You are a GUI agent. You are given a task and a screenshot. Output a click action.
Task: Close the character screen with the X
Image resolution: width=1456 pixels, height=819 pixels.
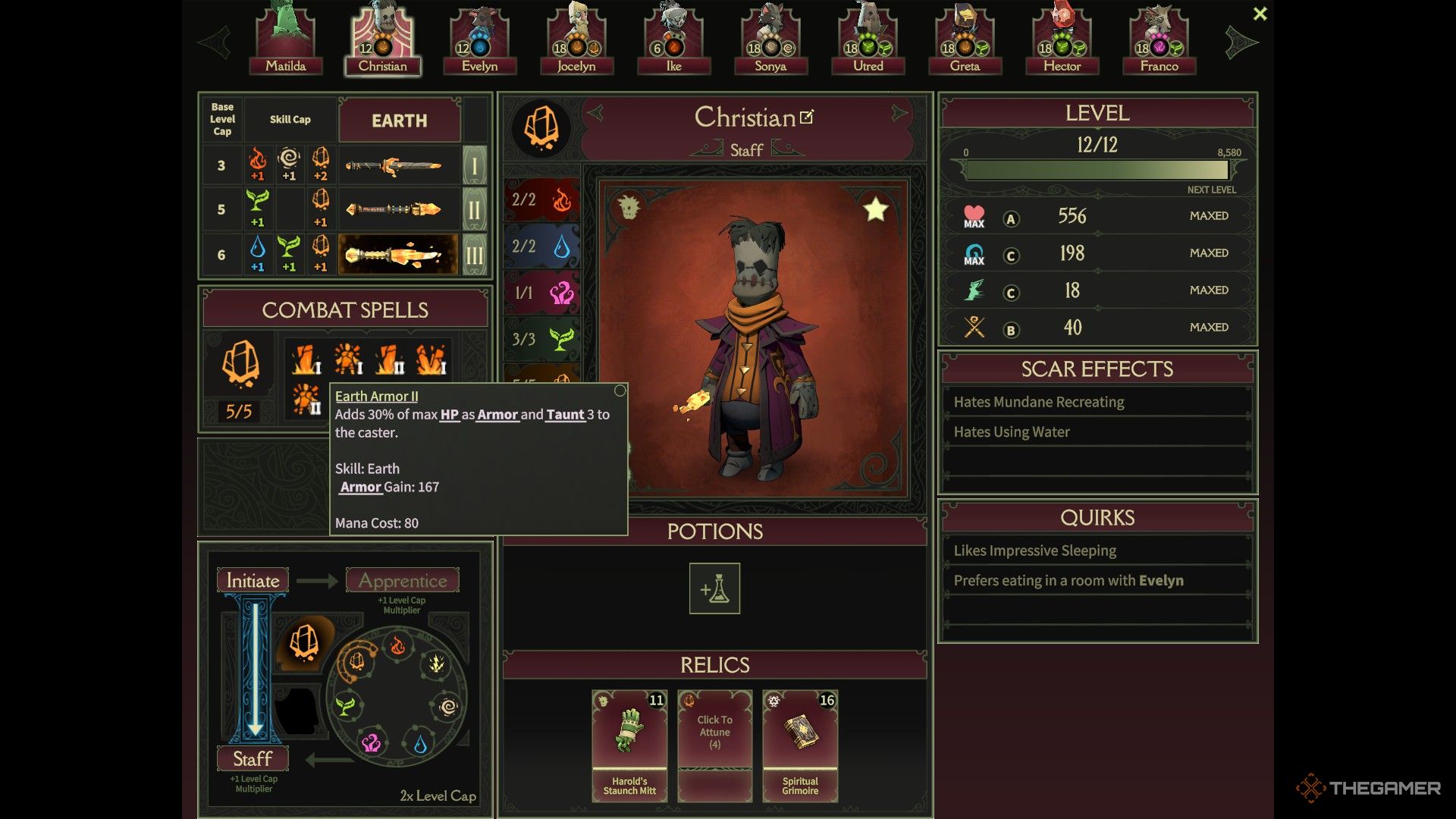pos(1260,14)
